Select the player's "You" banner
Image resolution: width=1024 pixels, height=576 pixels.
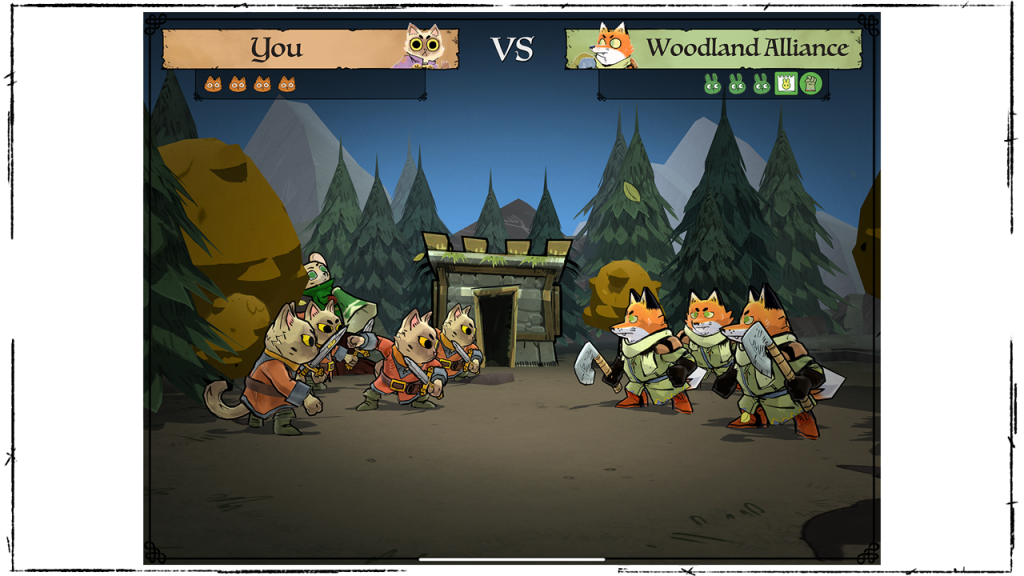pyautogui.click(x=277, y=48)
